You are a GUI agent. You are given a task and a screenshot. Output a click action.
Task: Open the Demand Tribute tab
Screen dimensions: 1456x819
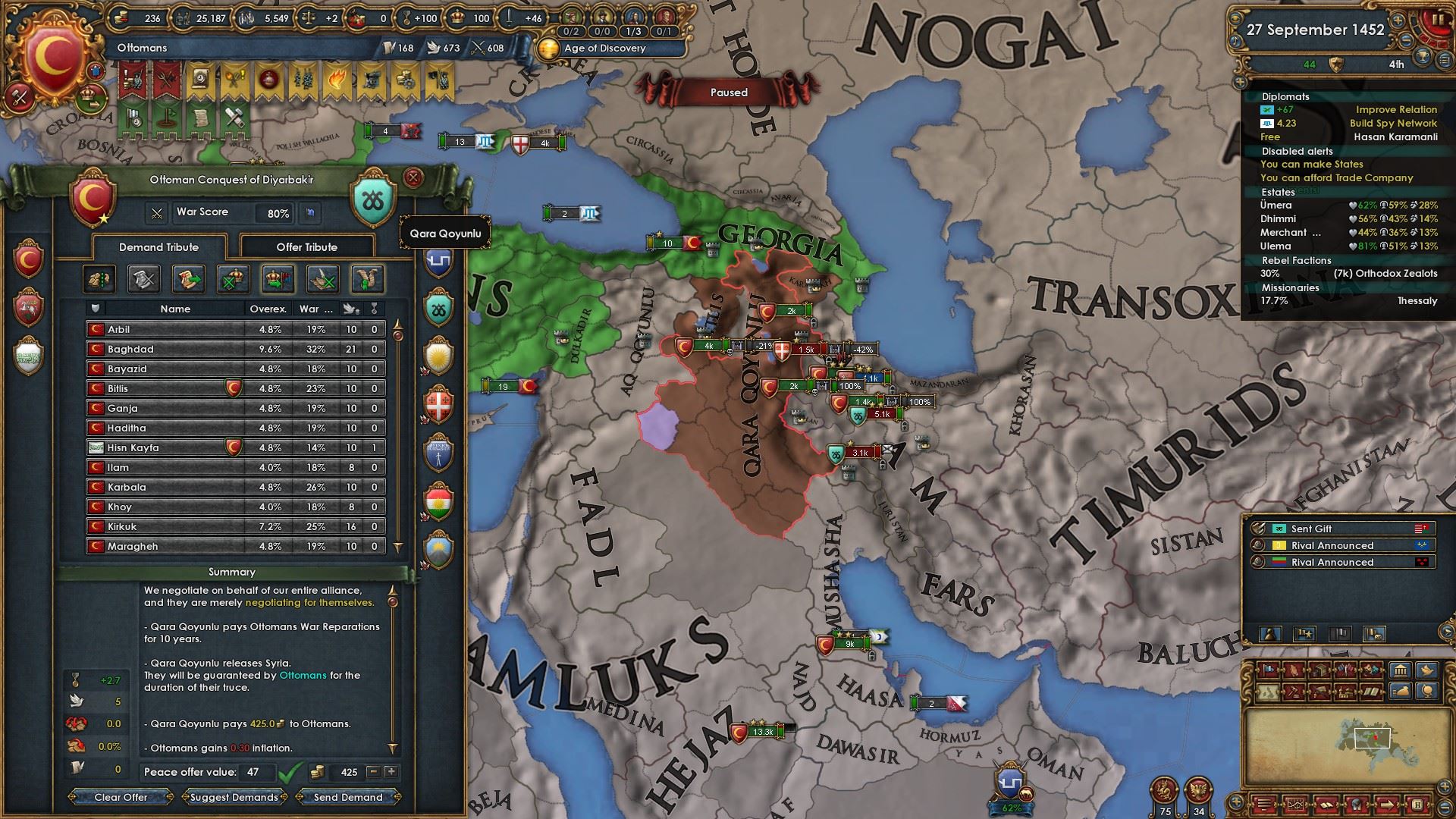pos(158,247)
